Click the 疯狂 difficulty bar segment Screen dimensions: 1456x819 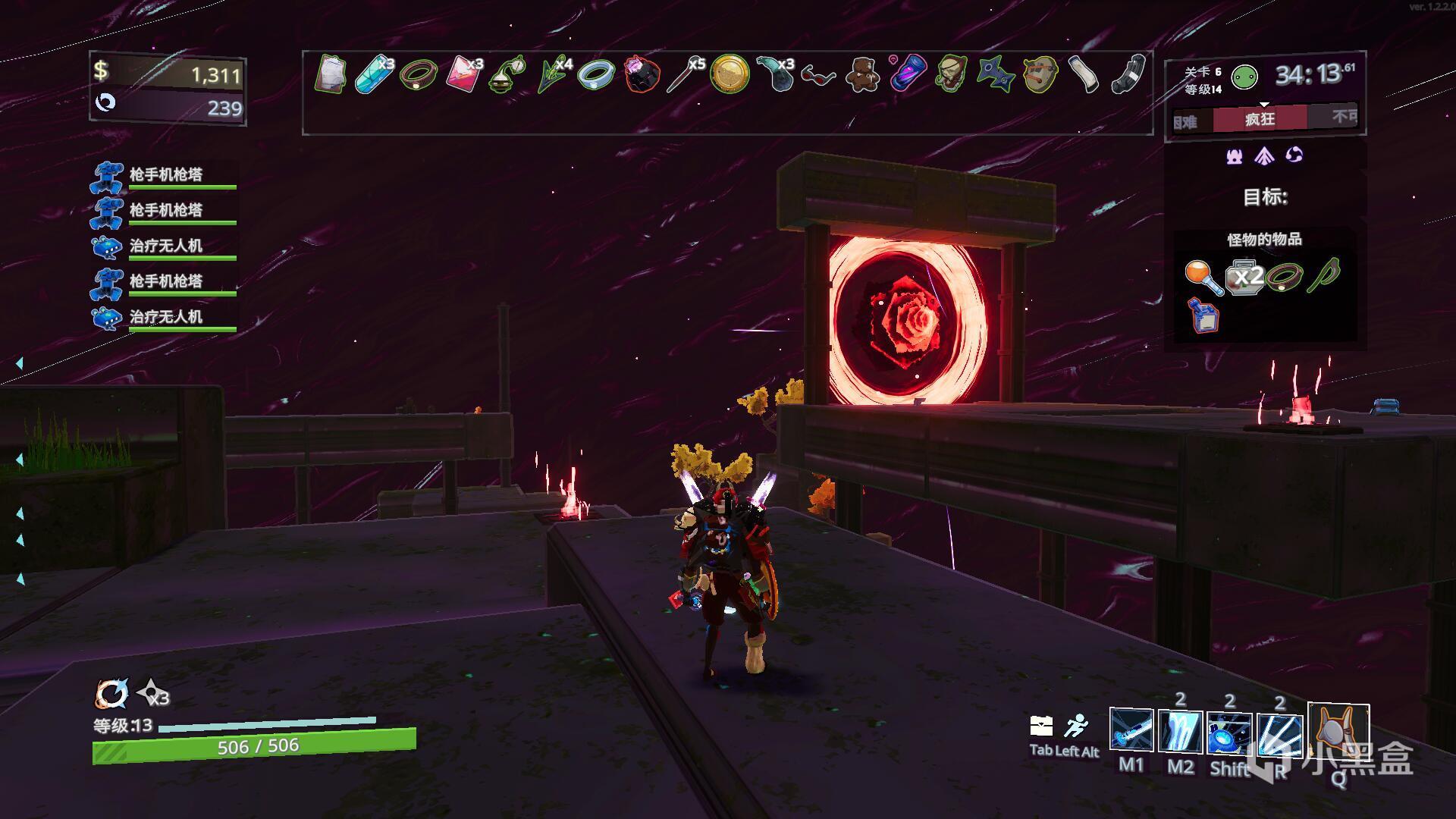coord(1260,119)
